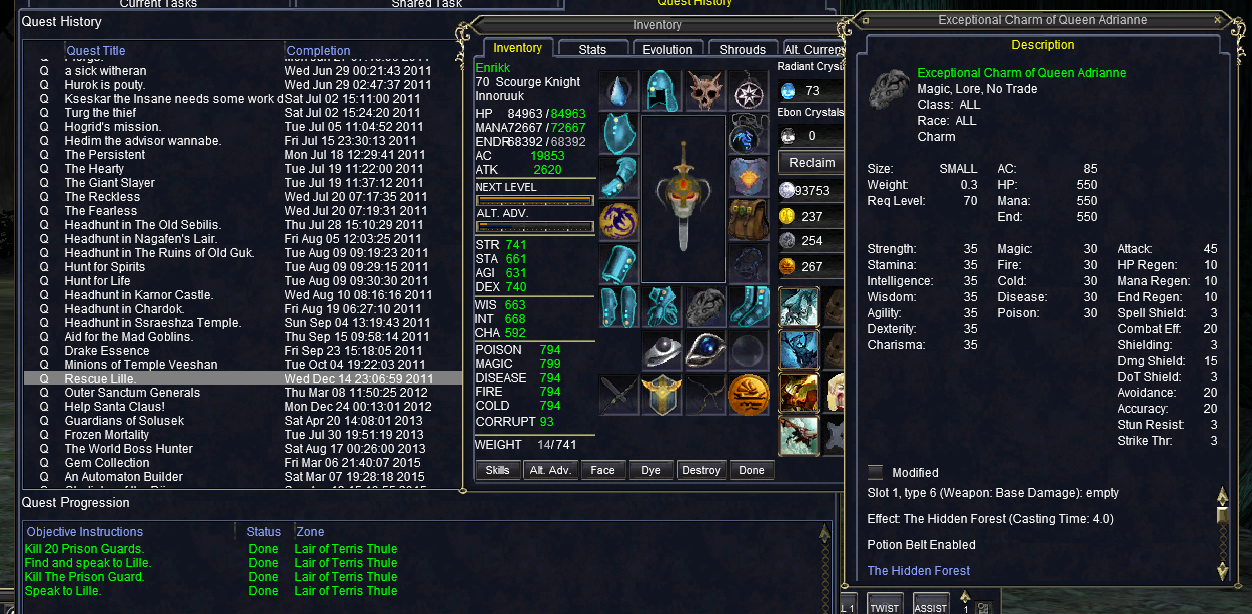
Task: Open the Evolution tab
Action: point(667,49)
